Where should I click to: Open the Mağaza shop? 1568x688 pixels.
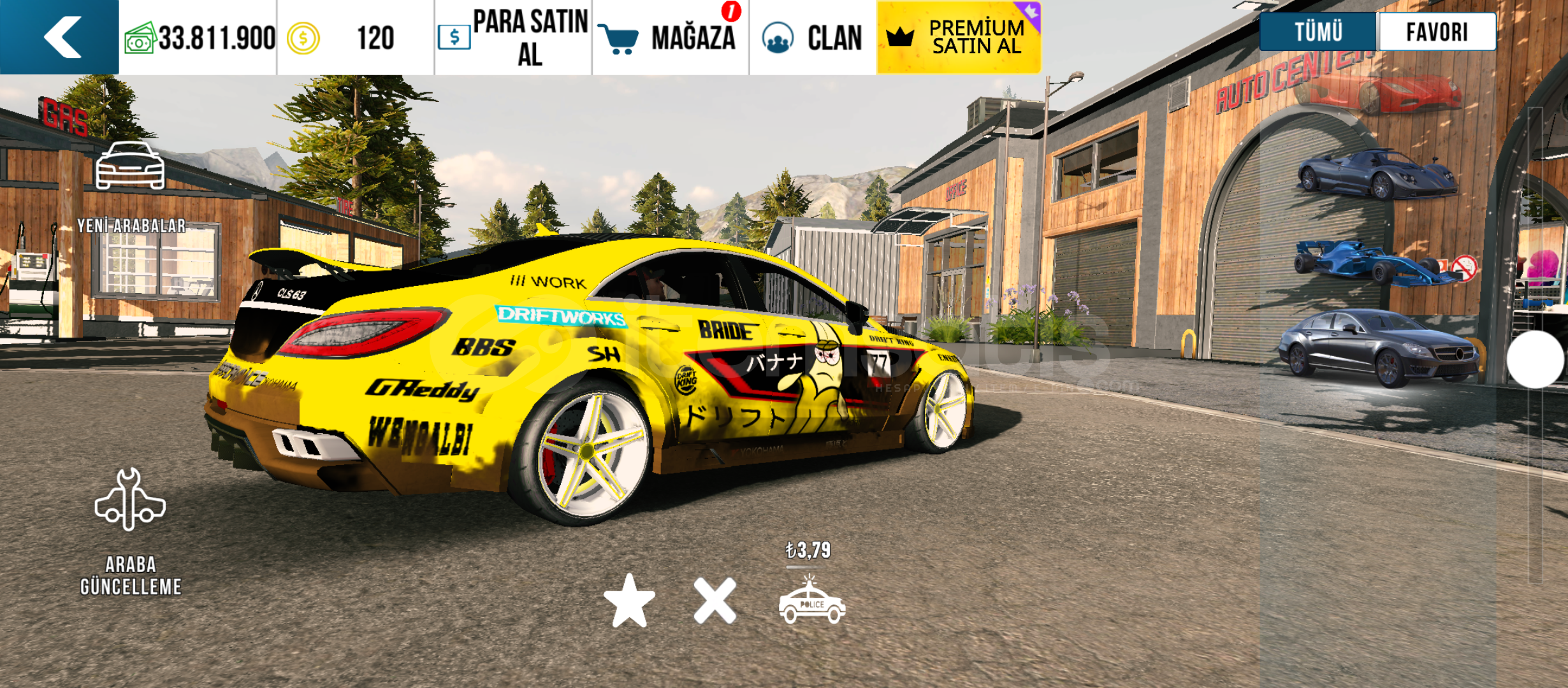pos(671,37)
